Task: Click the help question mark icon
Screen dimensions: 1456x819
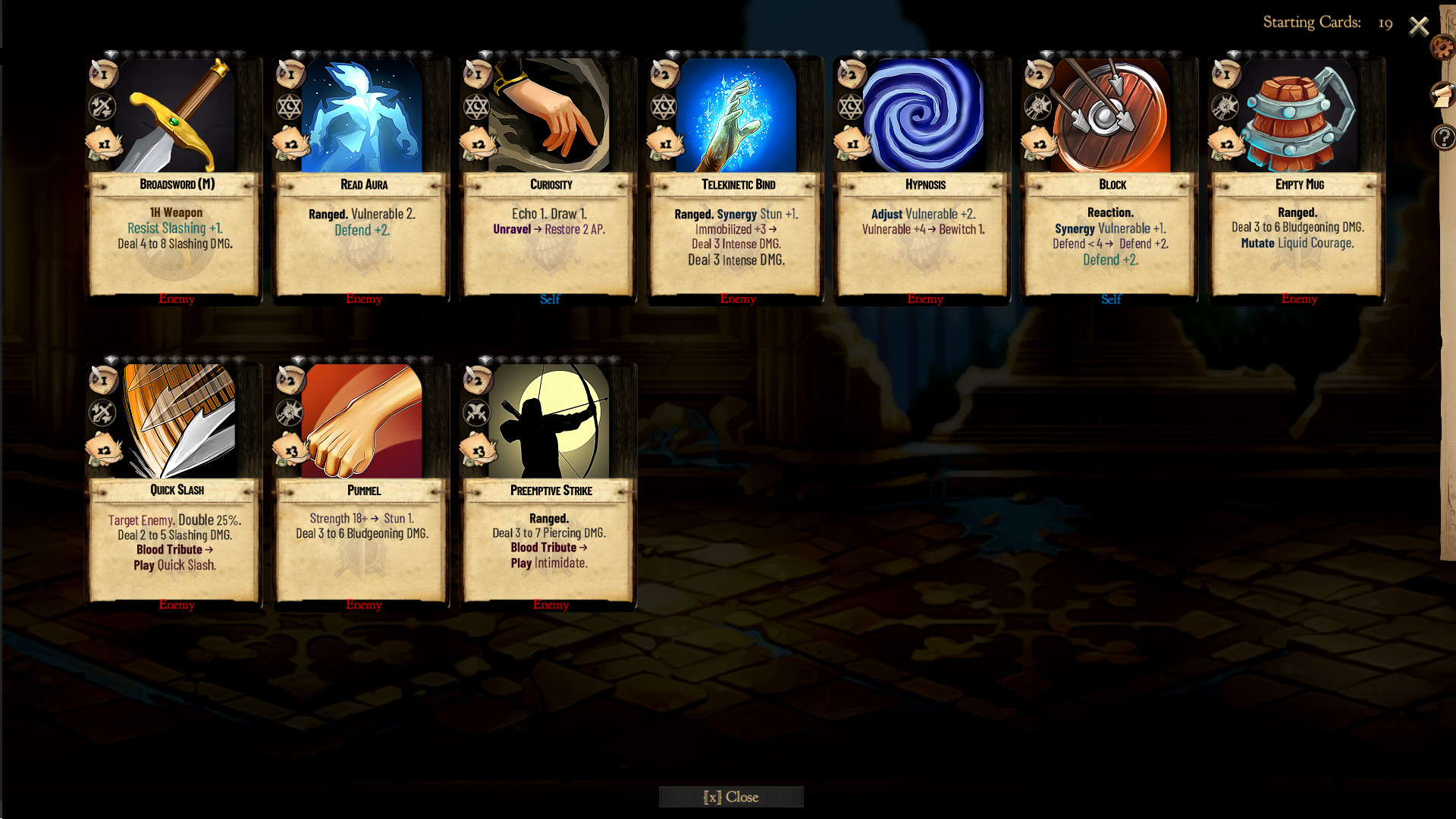Action: click(x=1442, y=136)
